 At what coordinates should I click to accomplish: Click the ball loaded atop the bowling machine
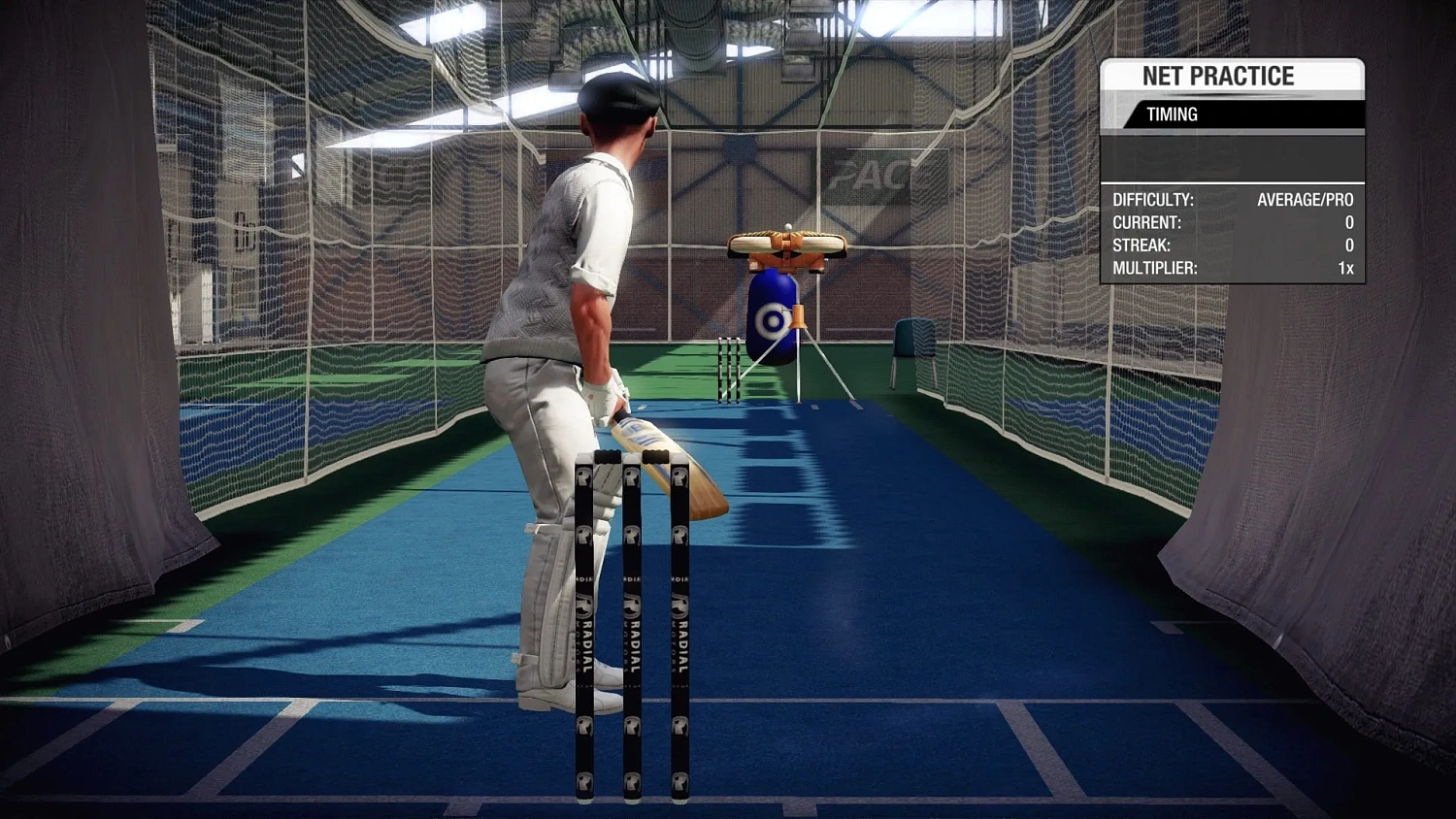786,228
